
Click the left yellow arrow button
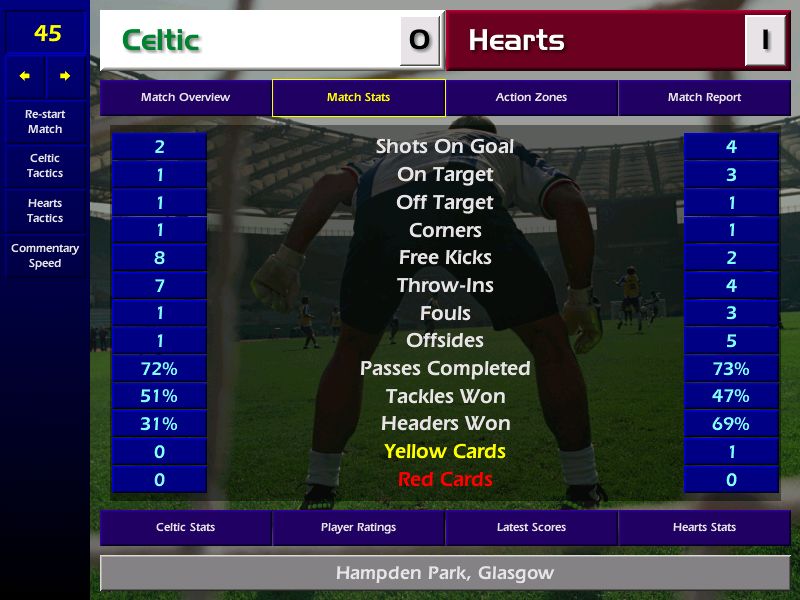point(25,76)
